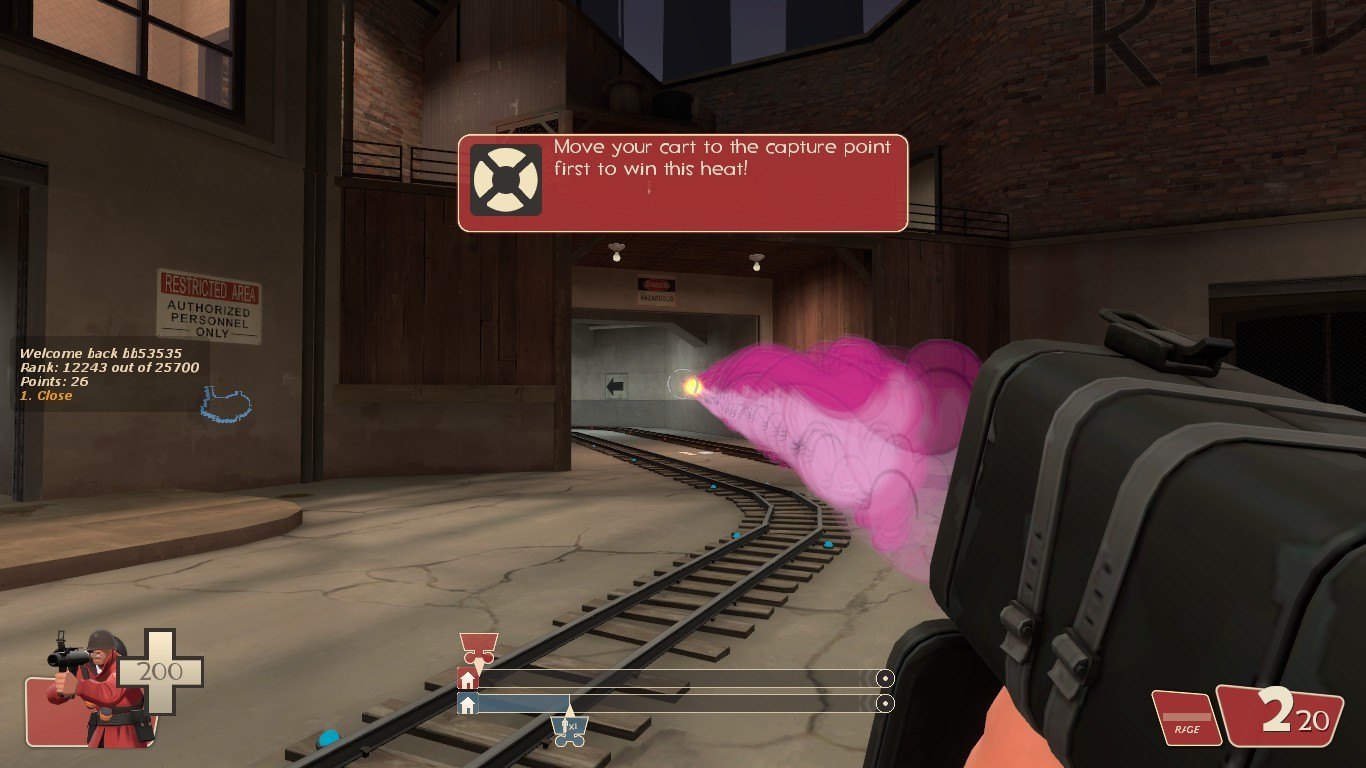Select the blue home base icon

click(x=467, y=704)
